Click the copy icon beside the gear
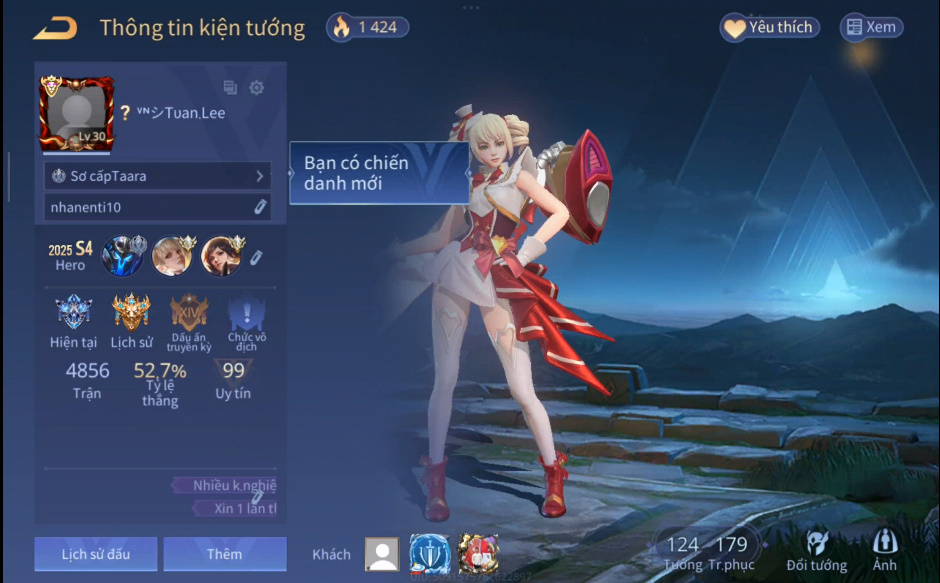 231,88
